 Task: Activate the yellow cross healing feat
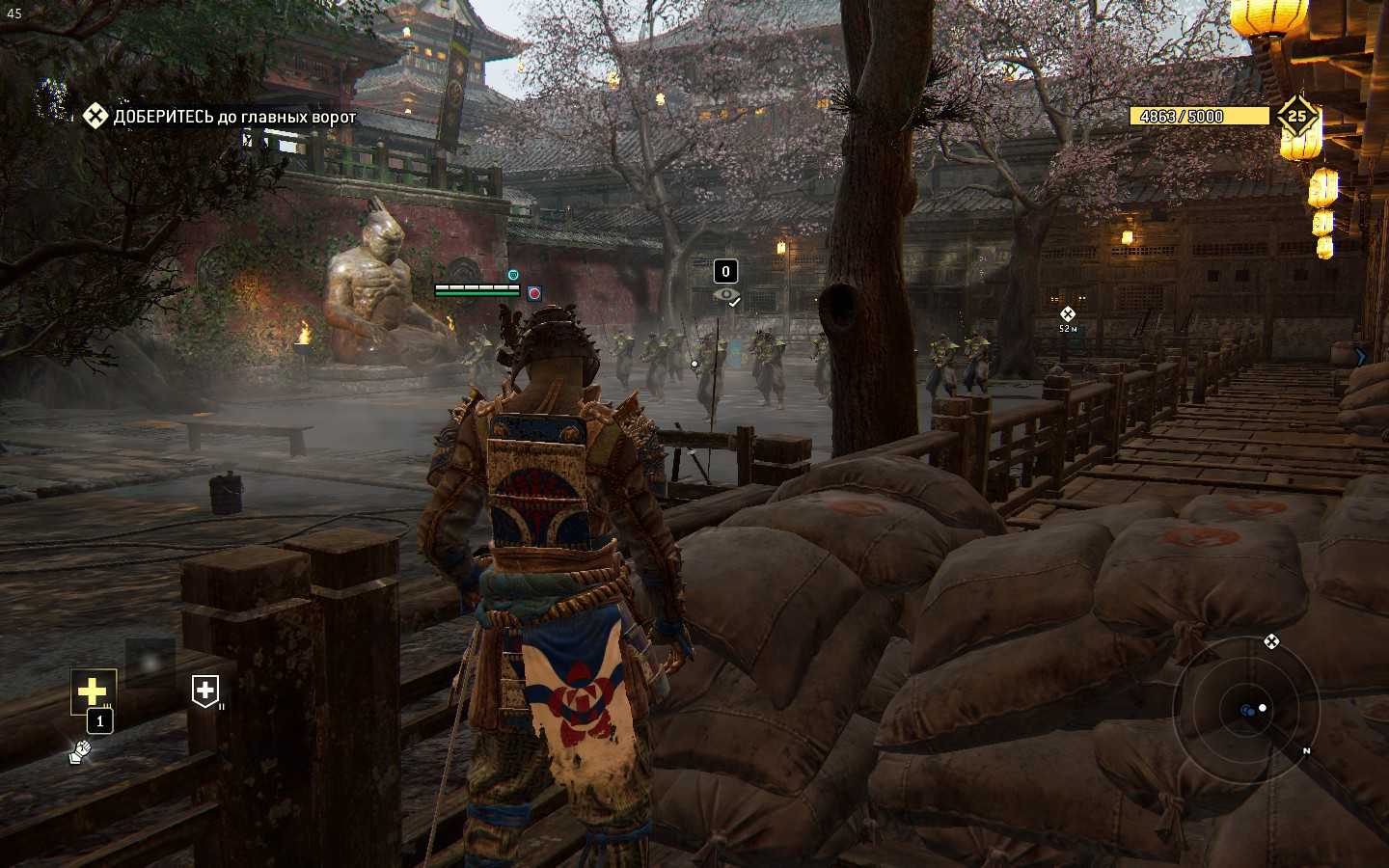click(93, 692)
